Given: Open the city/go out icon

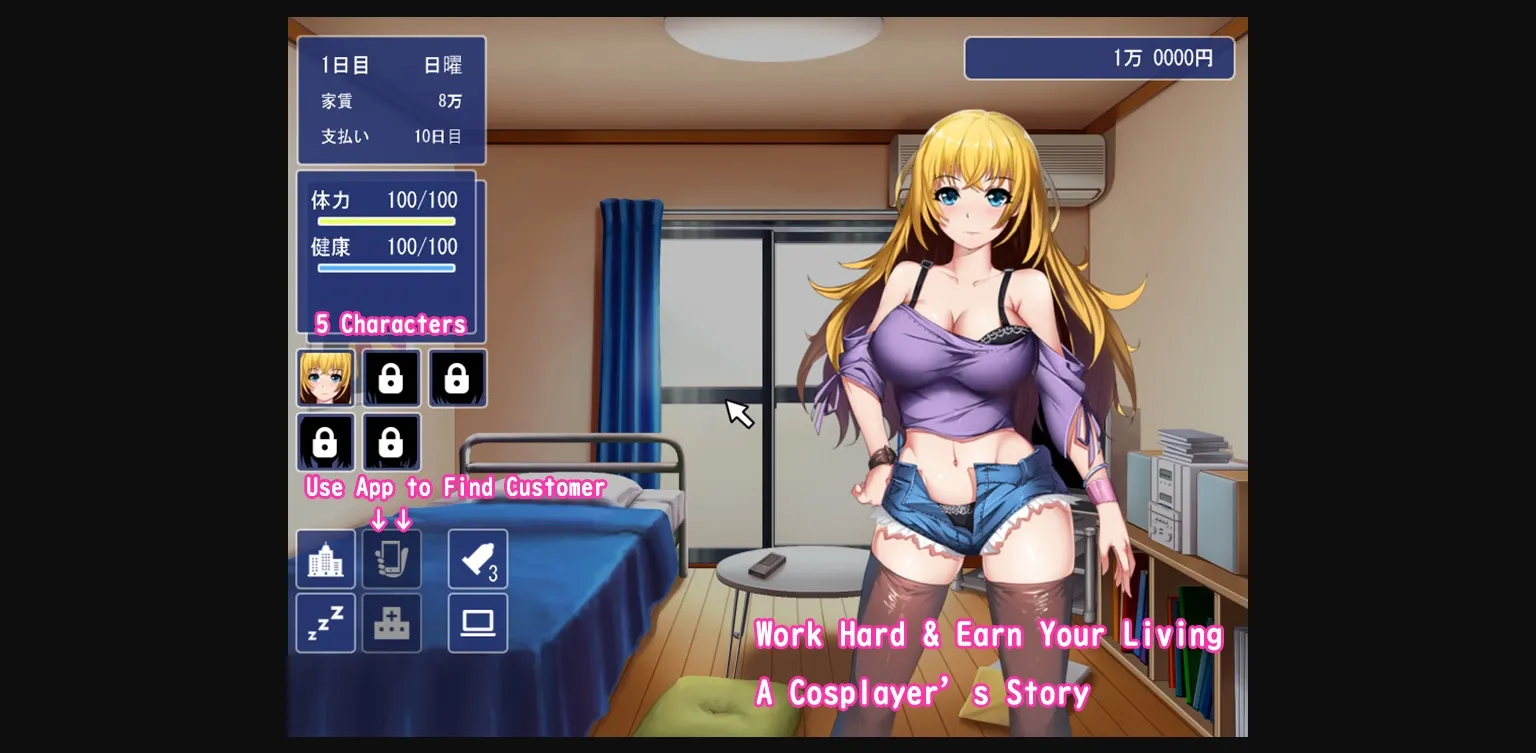Looking at the screenshot, I should [x=325, y=558].
